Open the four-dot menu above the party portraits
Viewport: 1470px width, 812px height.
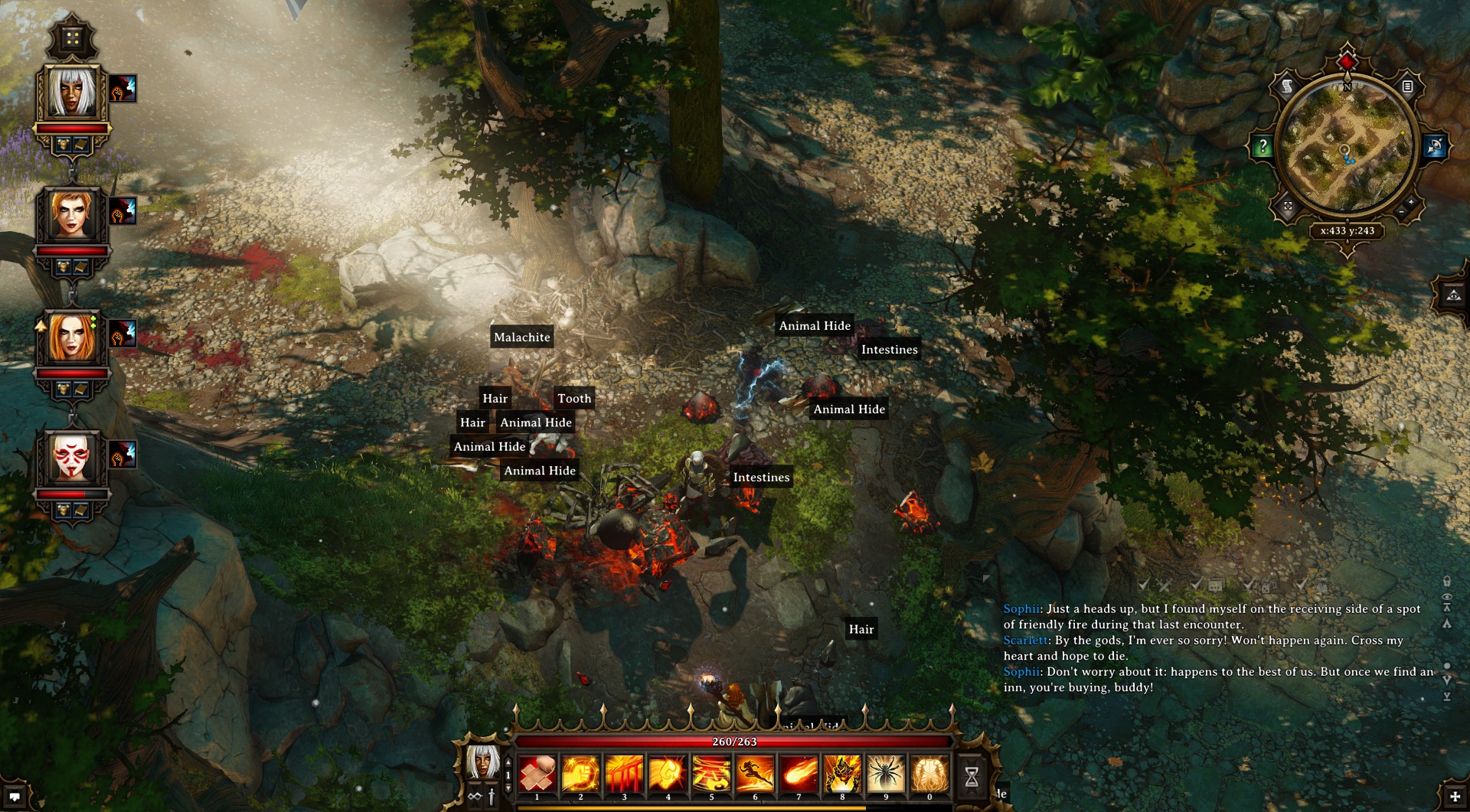[x=72, y=38]
